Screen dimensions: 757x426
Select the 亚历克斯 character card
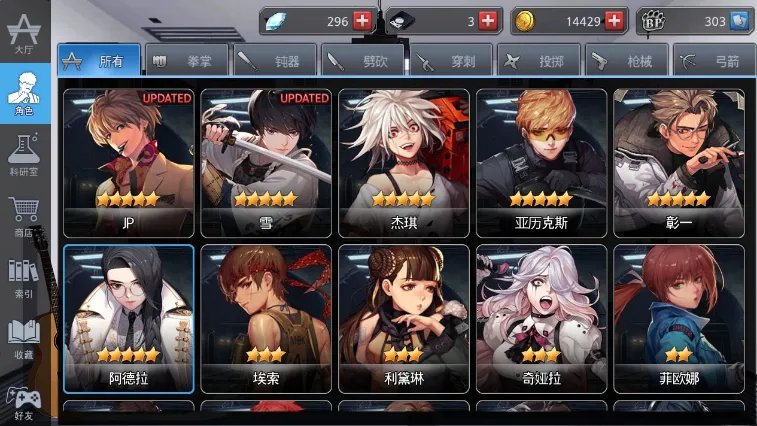coord(541,162)
